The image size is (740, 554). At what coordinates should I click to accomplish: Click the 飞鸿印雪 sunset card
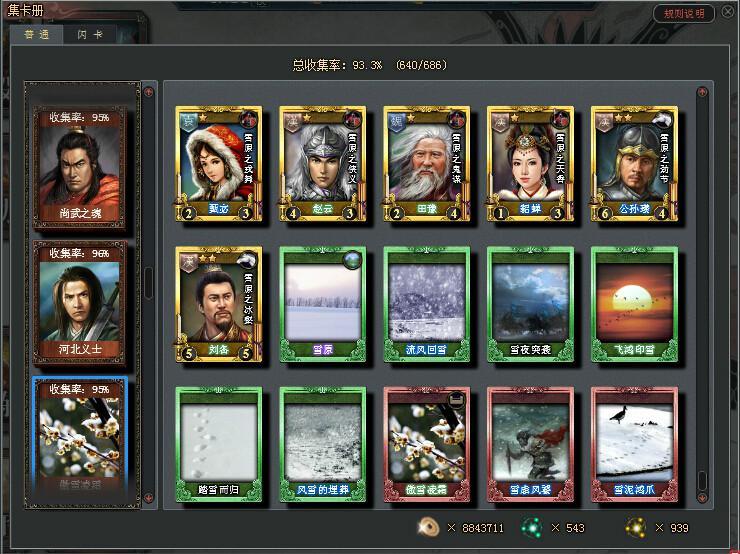point(634,303)
